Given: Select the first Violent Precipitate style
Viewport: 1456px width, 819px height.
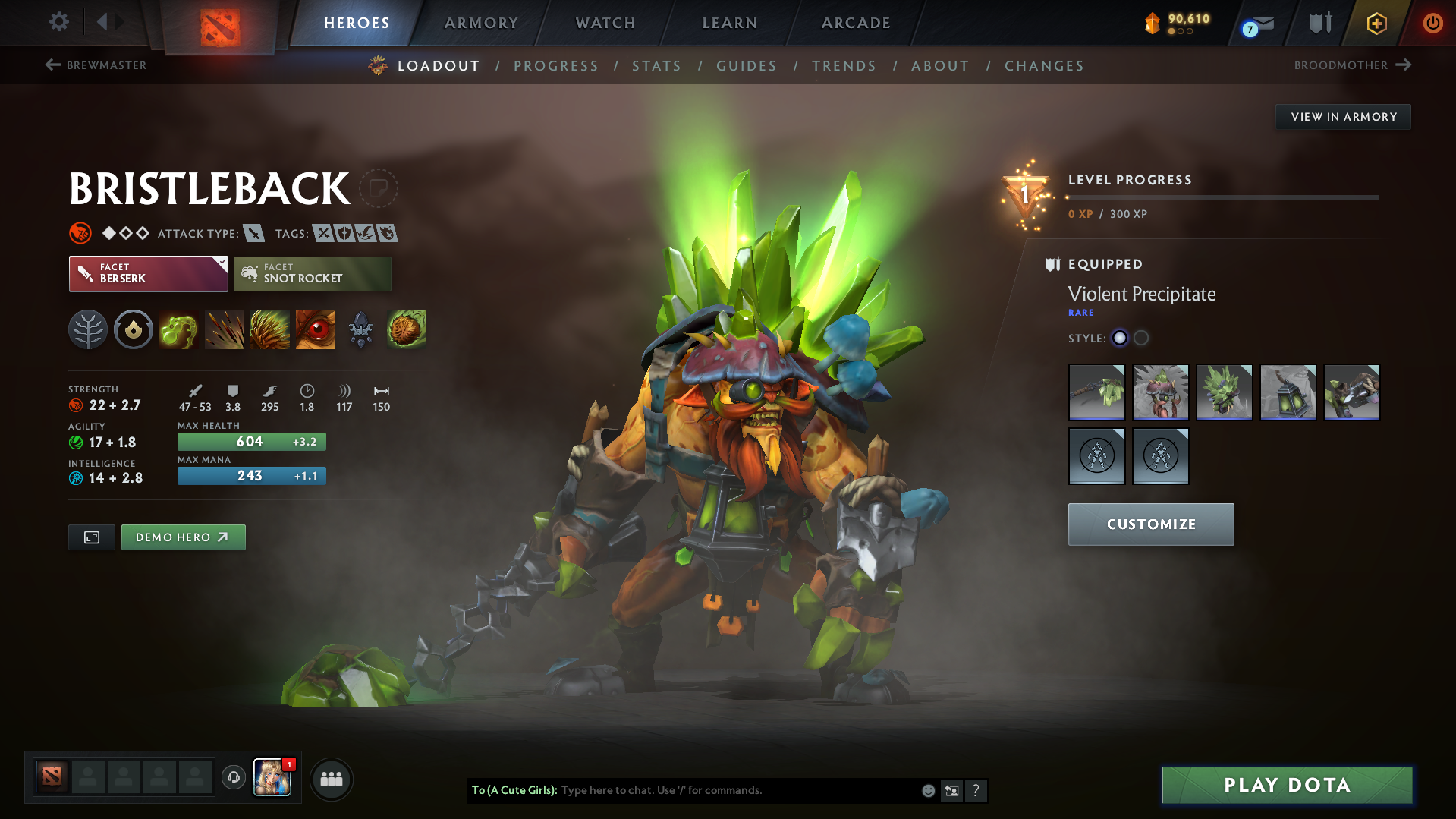Looking at the screenshot, I should coord(1120,339).
